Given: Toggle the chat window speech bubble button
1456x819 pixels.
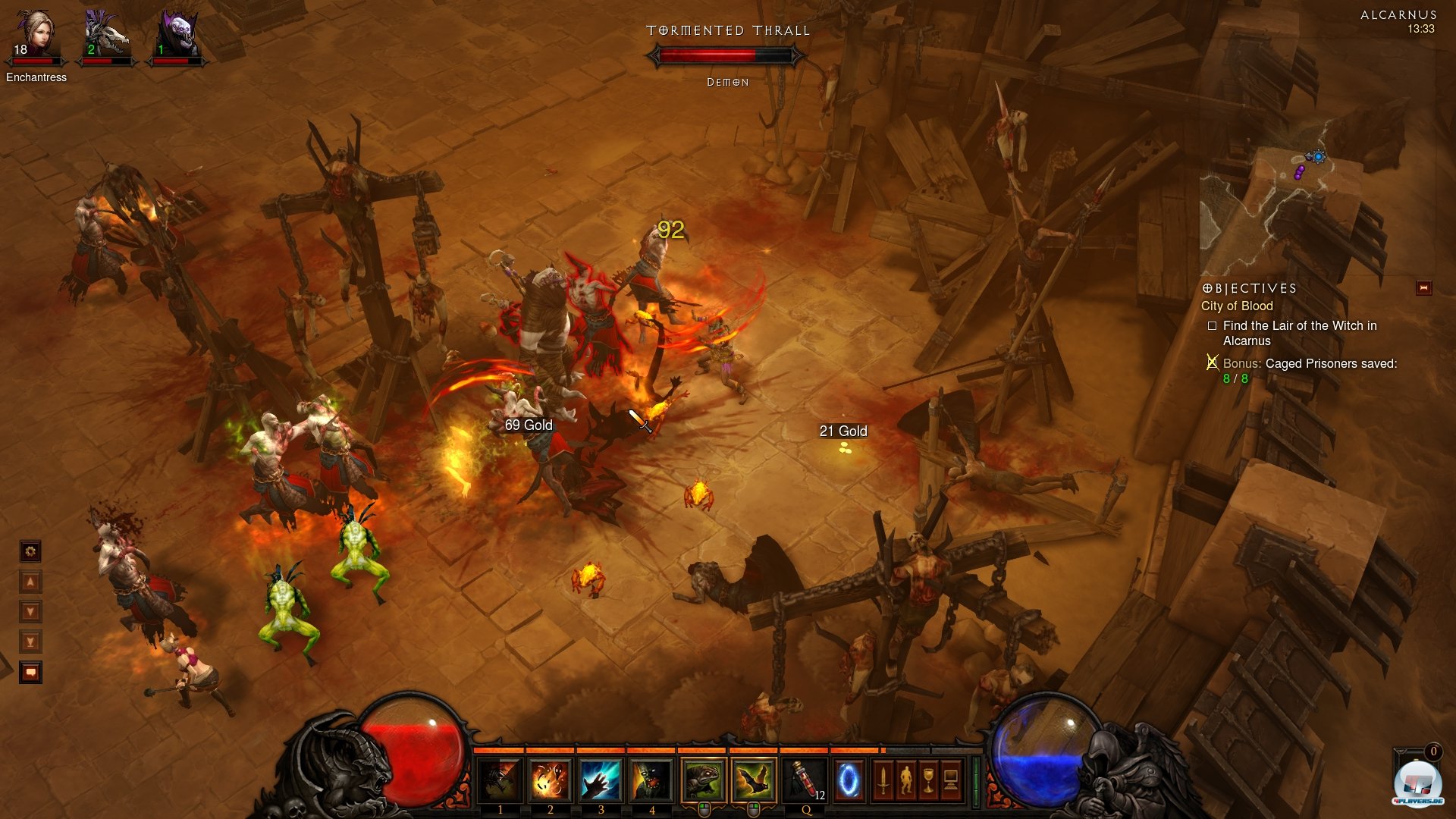Looking at the screenshot, I should point(30,672).
